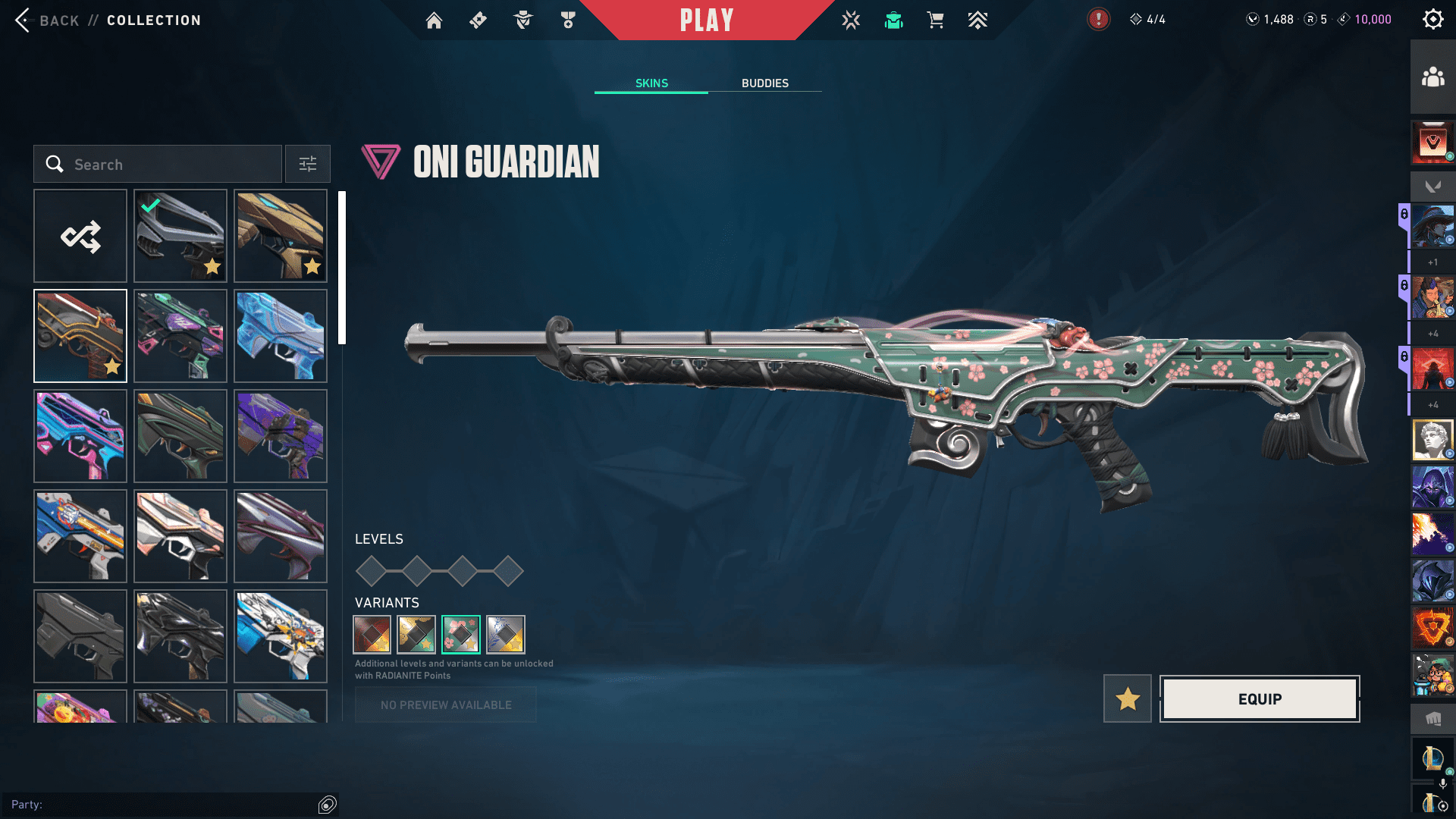Viewport: 1456px width, 819px height.
Task: Open the store shopping cart icon
Action: point(935,20)
